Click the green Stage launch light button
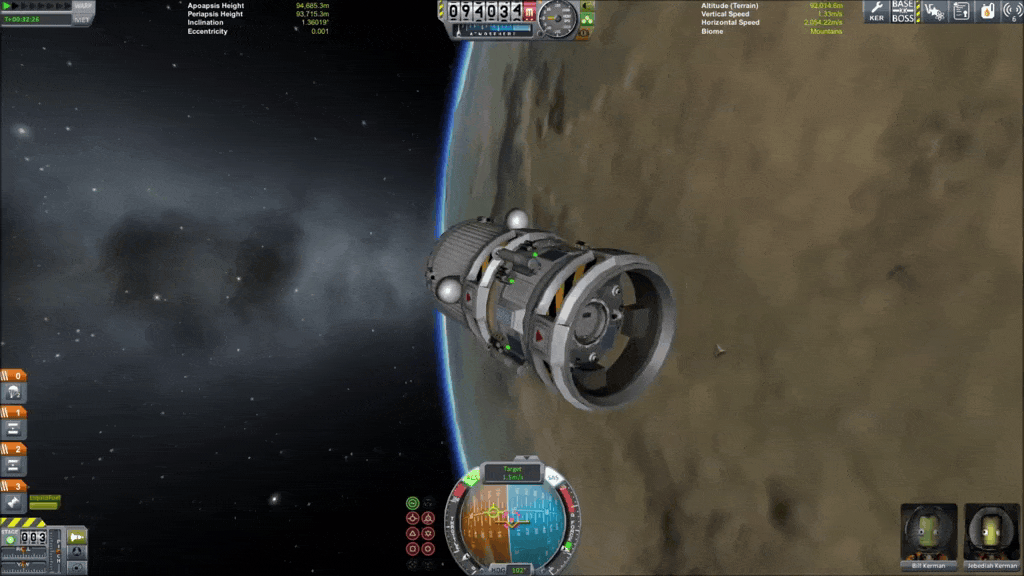Image resolution: width=1024 pixels, height=576 pixels. tap(11, 539)
